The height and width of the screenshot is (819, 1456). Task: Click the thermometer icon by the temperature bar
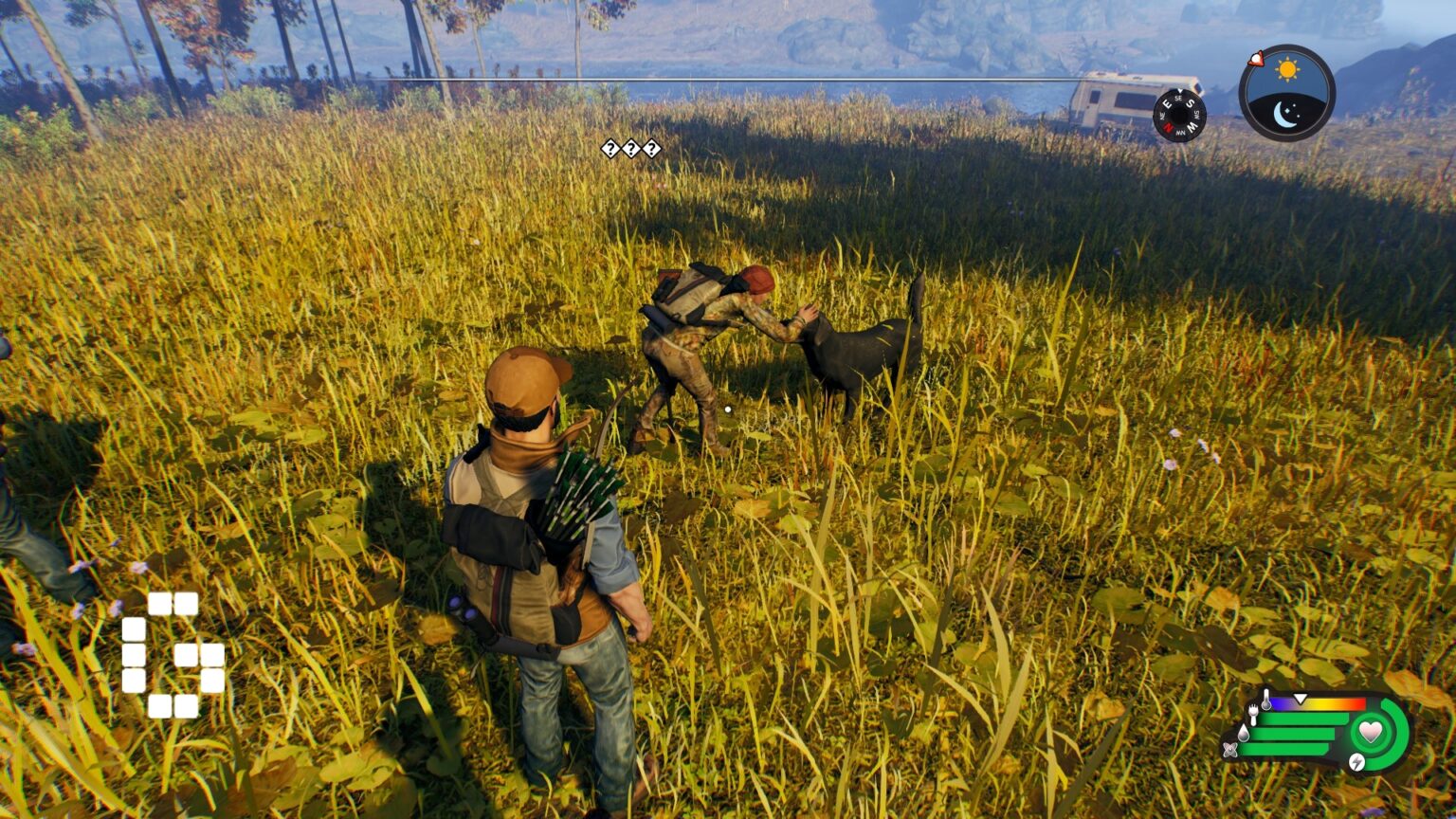pyautogui.click(x=1266, y=700)
